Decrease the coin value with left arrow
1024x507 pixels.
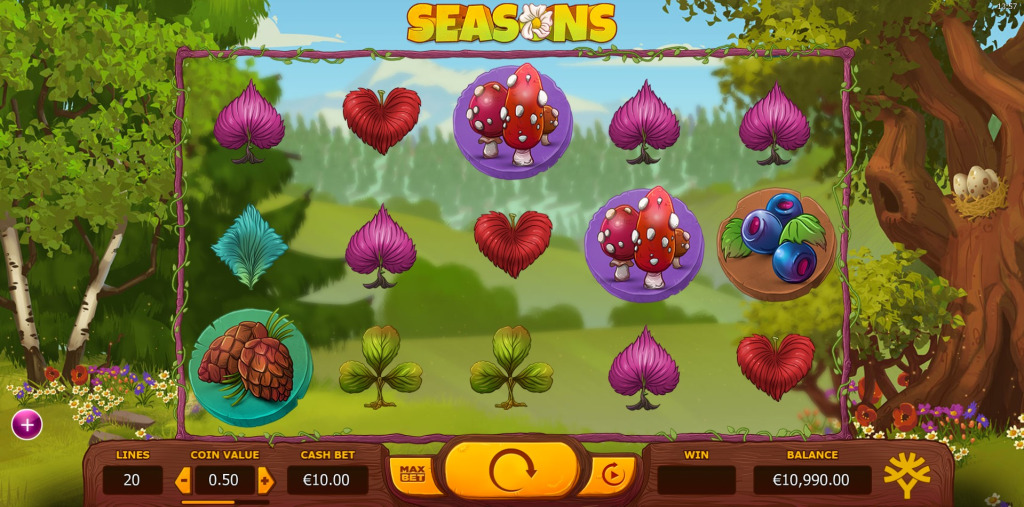(183, 481)
